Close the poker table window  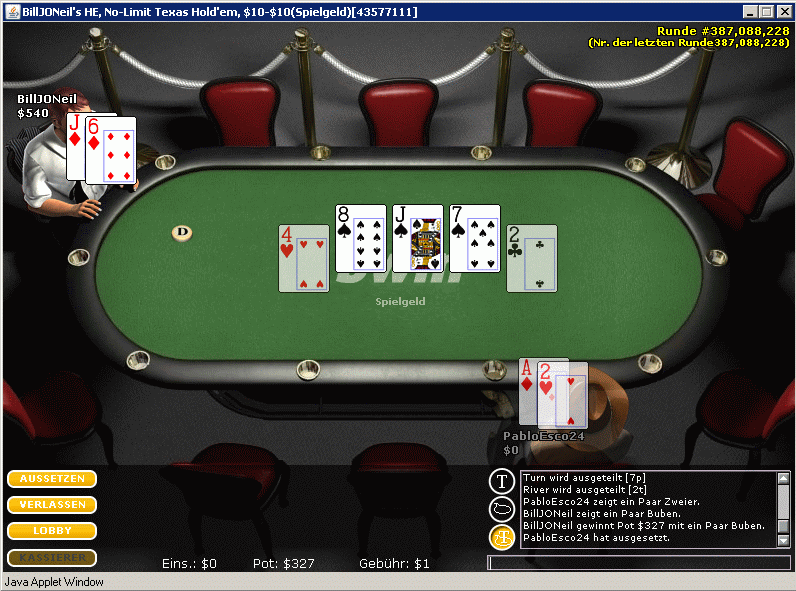coord(784,12)
